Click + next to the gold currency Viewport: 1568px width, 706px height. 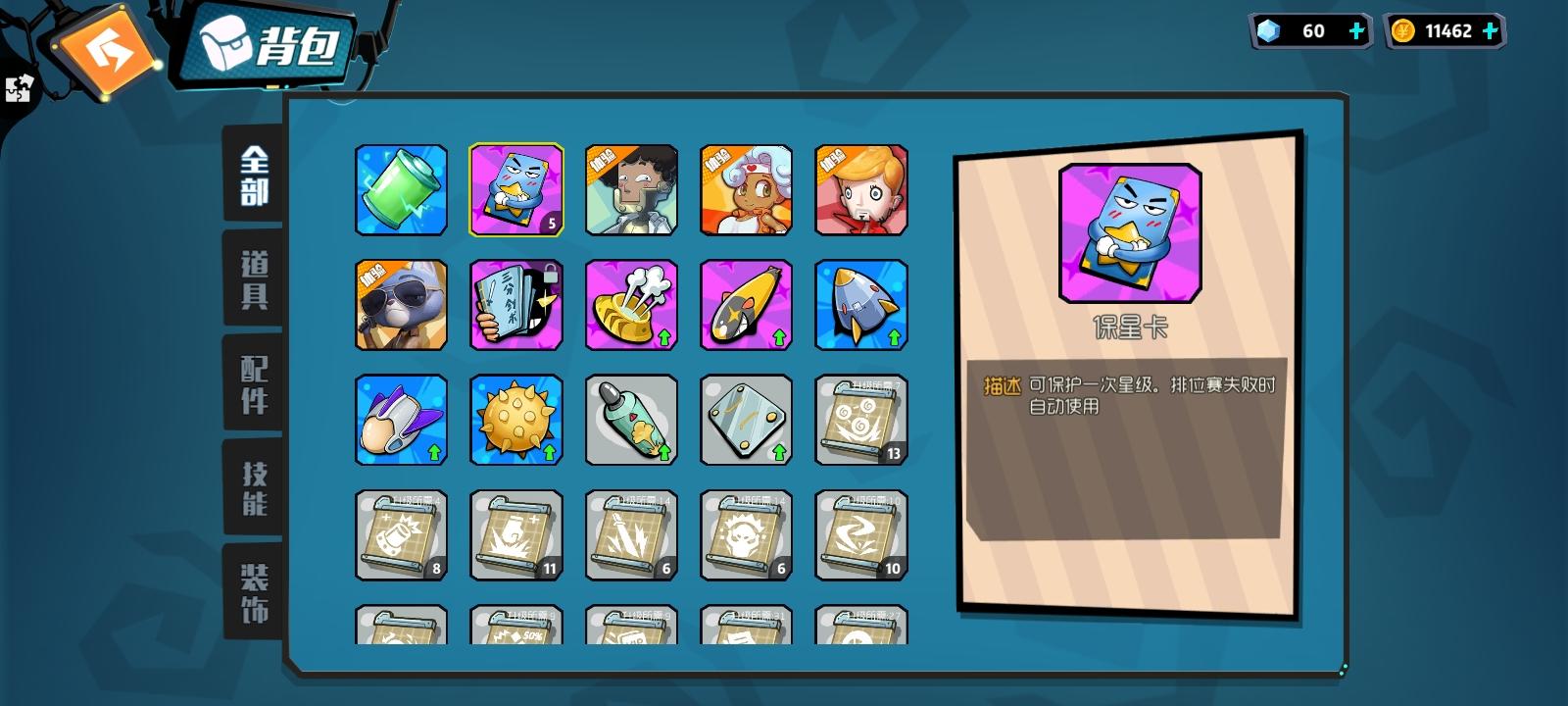pyautogui.click(x=1491, y=30)
